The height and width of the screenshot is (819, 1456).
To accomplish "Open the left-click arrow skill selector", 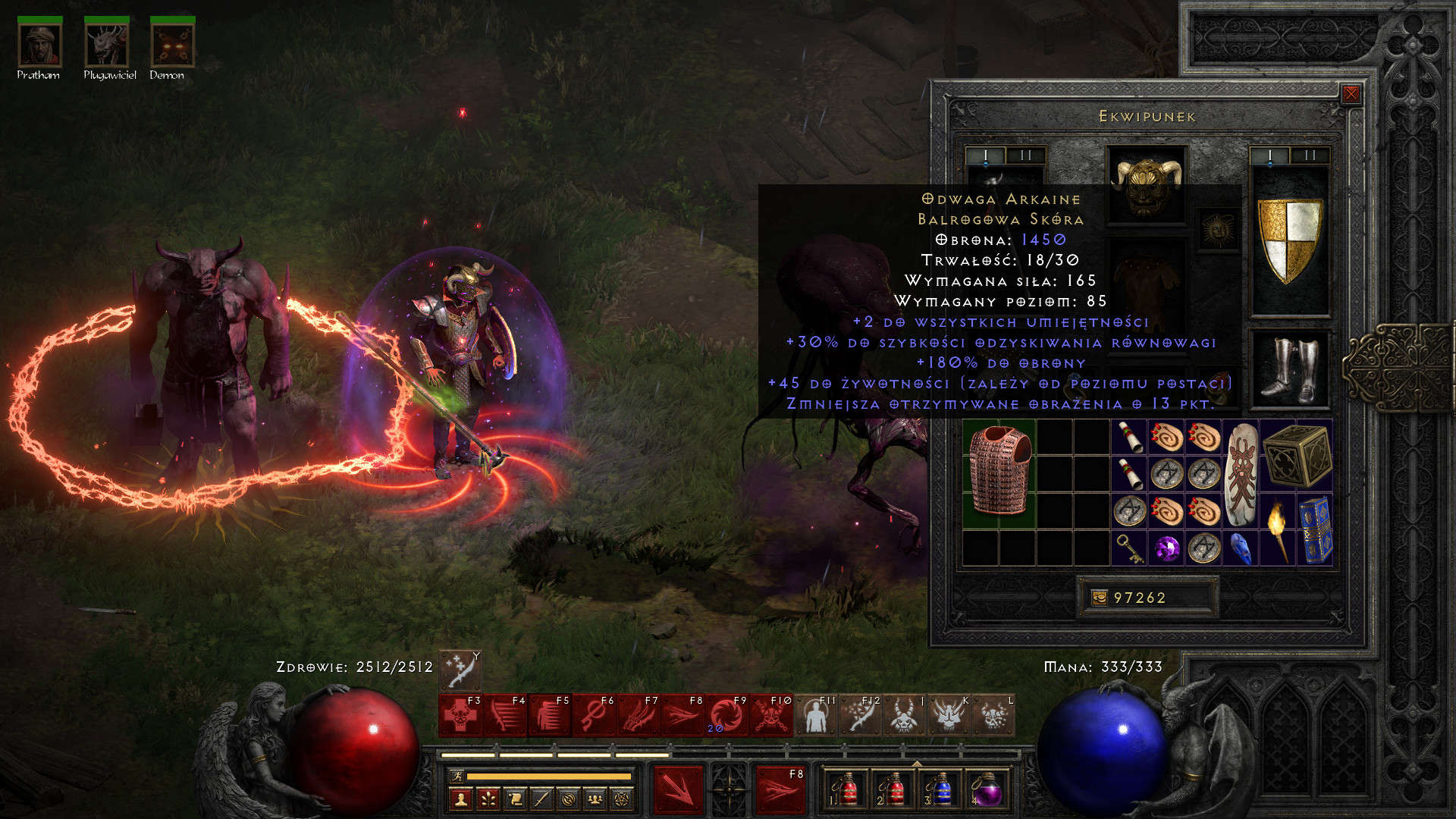I will (x=679, y=790).
